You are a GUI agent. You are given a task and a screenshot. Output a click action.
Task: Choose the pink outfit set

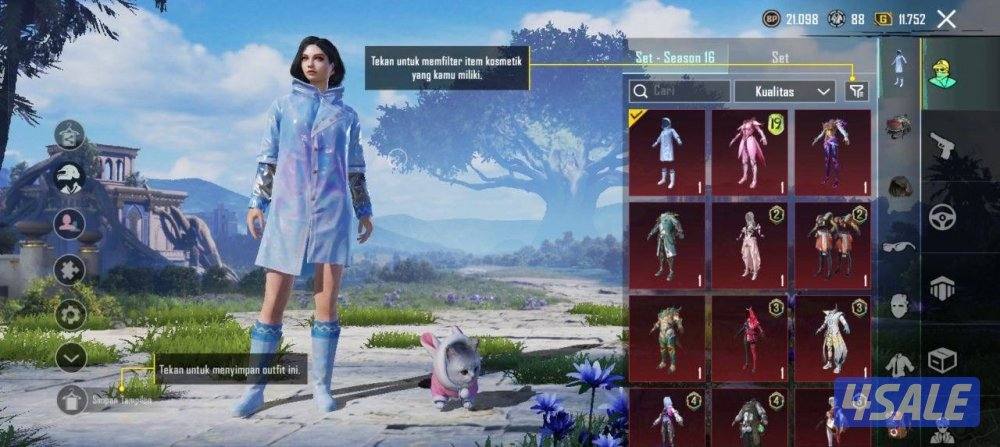[749, 152]
